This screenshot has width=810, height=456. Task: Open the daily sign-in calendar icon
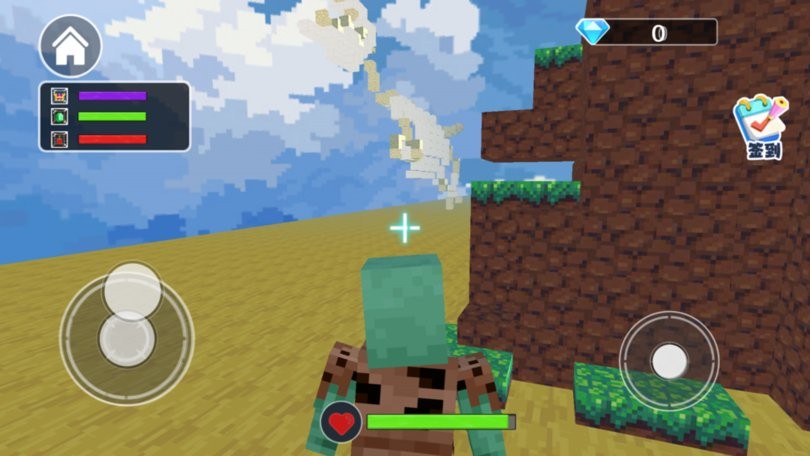(762, 126)
